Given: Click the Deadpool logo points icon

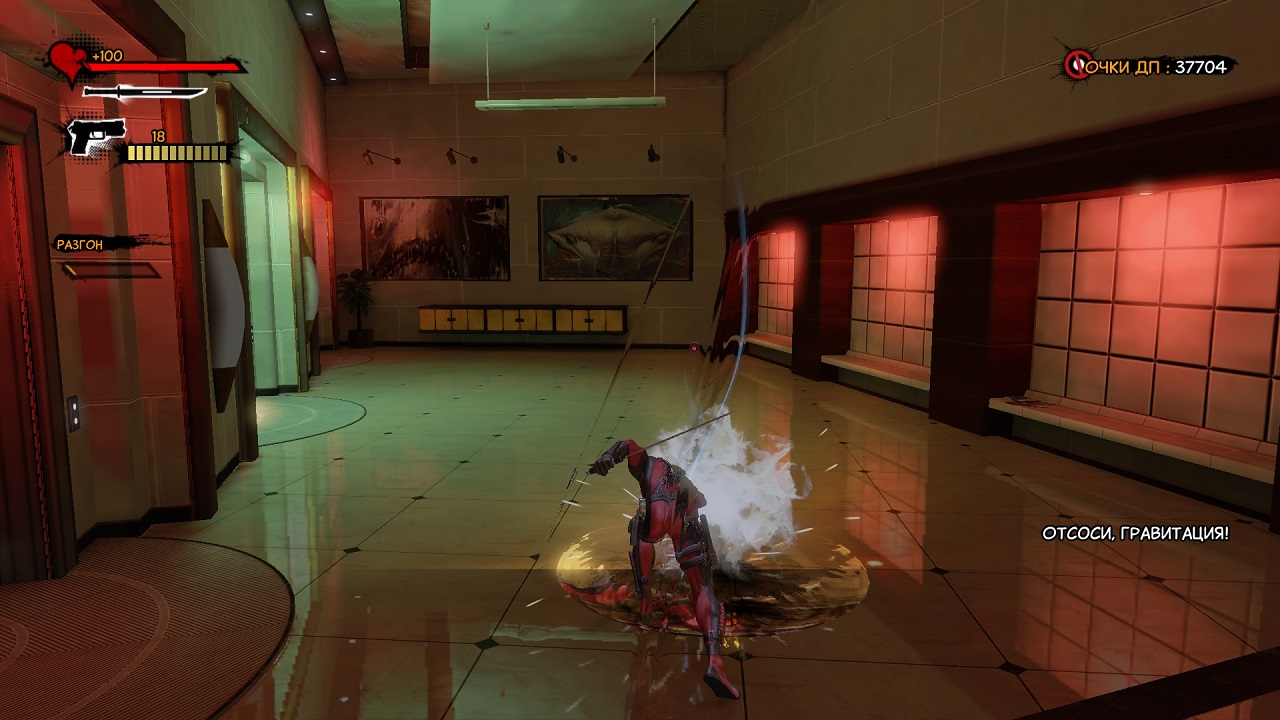Looking at the screenshot, I should click(x=1078, y=66).
